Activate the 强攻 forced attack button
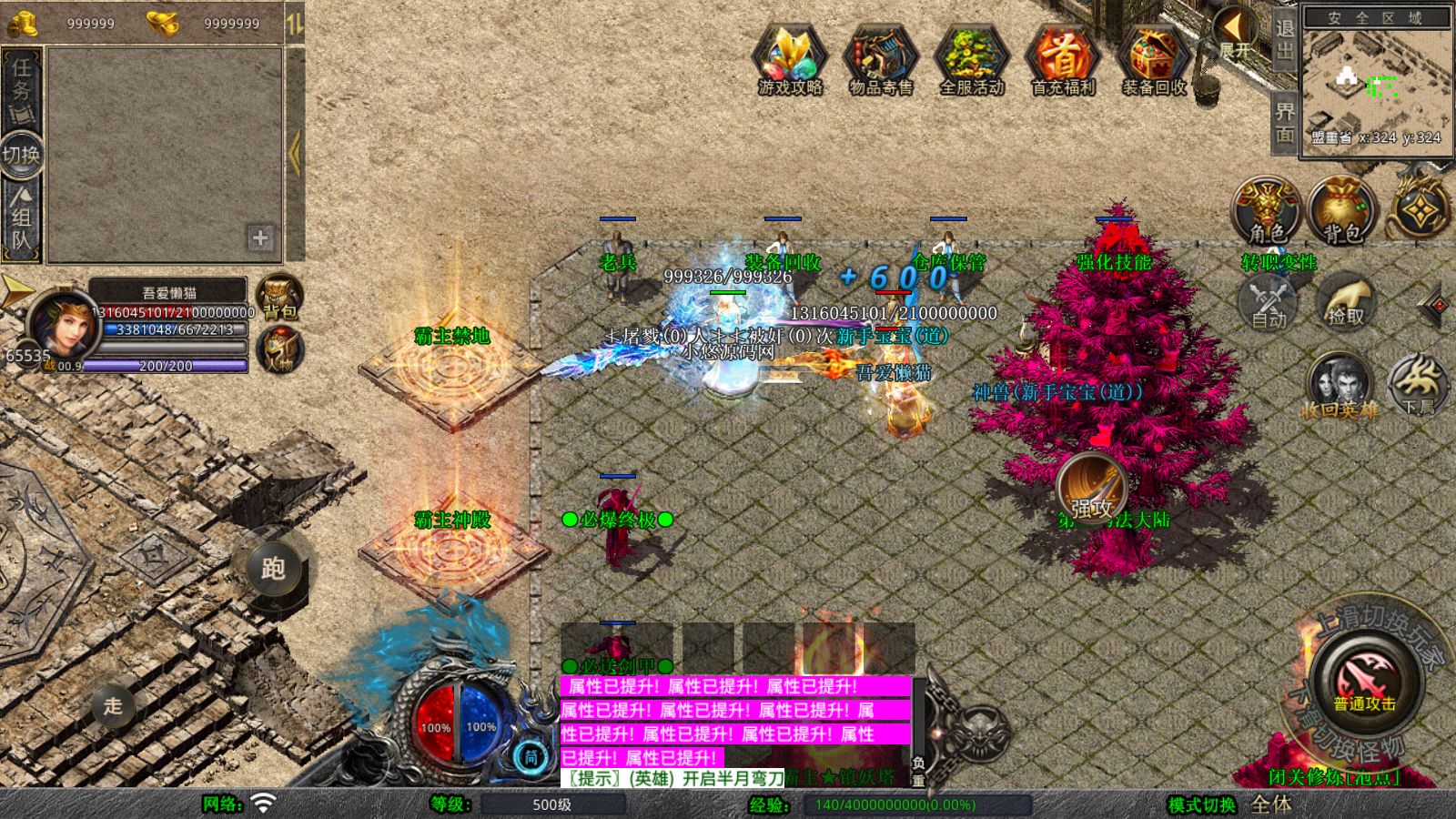Image resolution: width=1456 pixels, height=819 pixels. [1091, 490]
